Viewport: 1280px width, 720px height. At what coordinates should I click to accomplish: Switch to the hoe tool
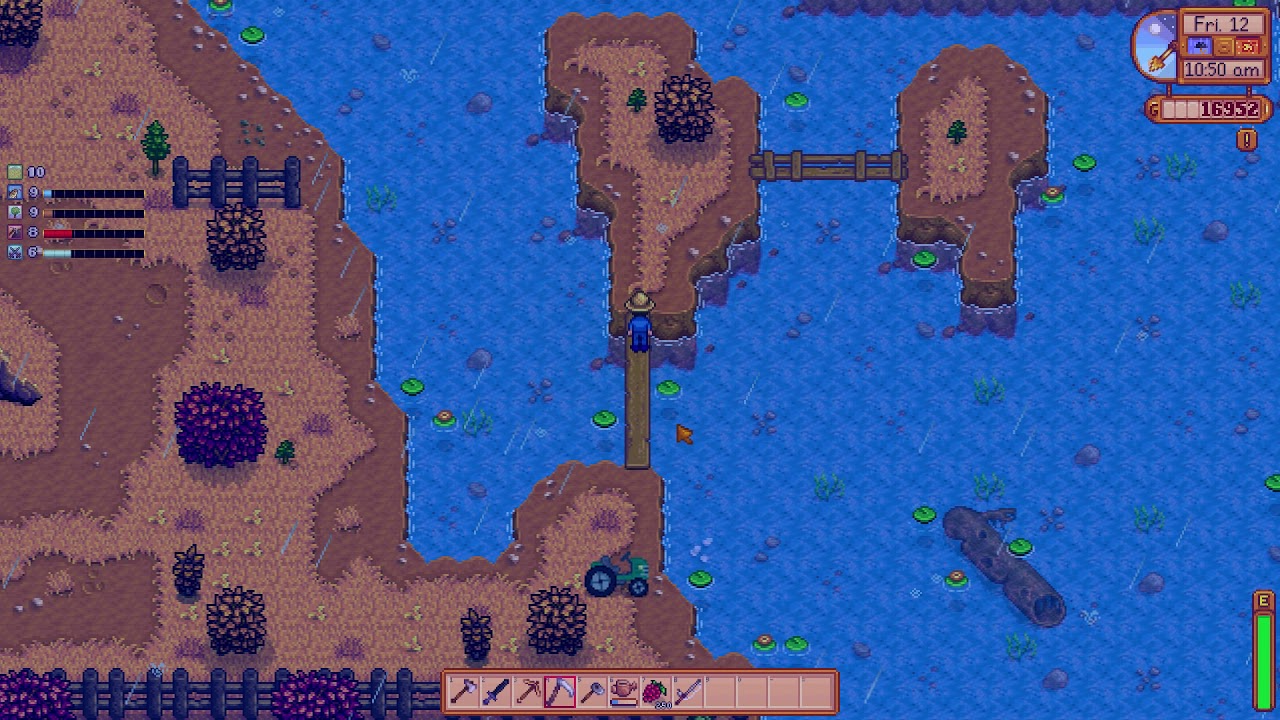(591, 691)
